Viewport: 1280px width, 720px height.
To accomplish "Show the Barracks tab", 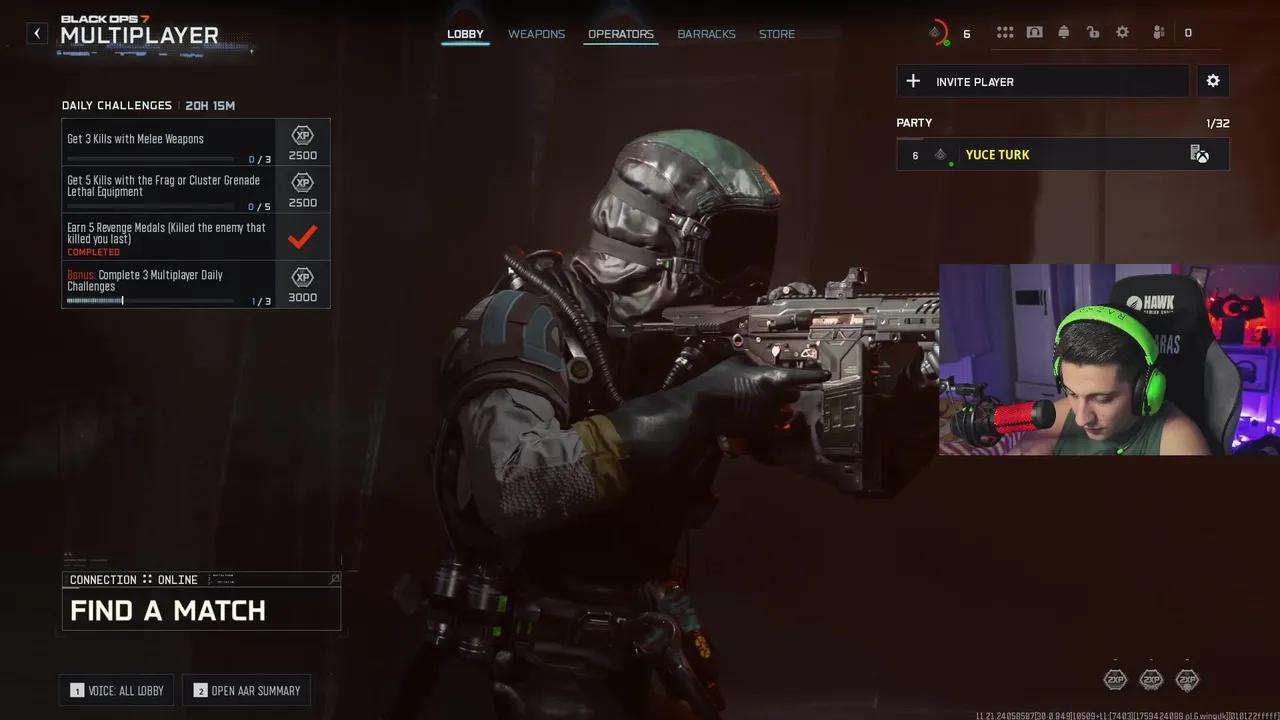I will point(706,34).
